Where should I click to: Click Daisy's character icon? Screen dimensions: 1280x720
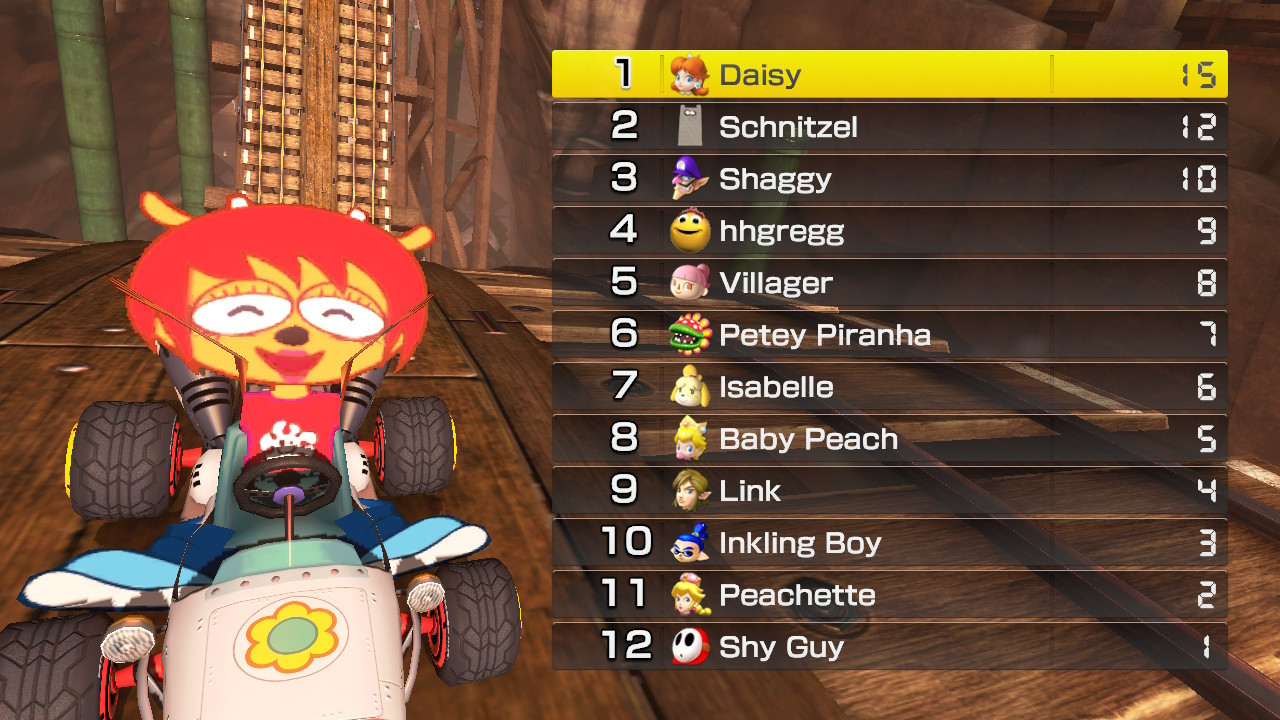pos(691,73)
